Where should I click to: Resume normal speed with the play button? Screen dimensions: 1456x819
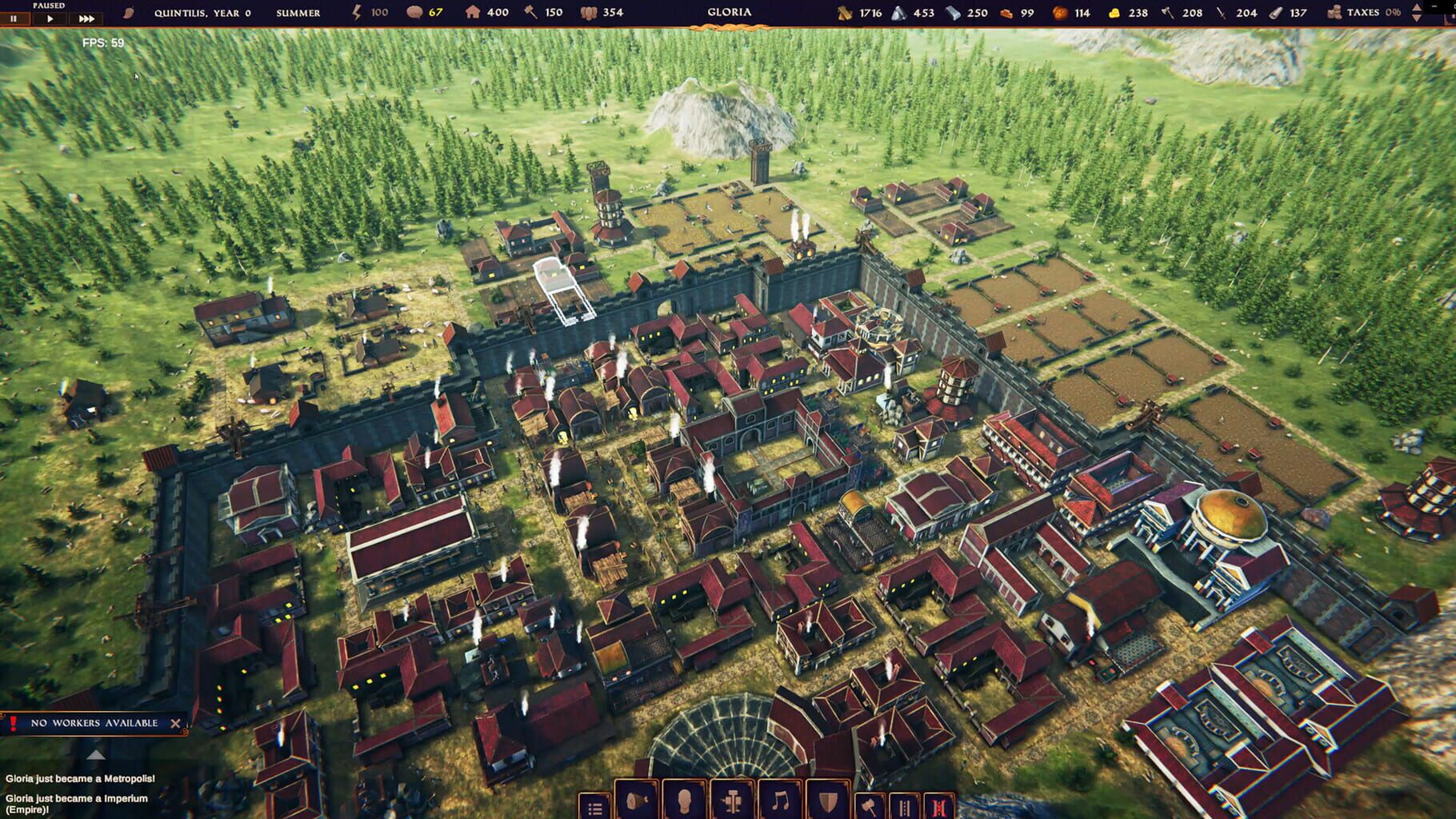pos(50,17)
